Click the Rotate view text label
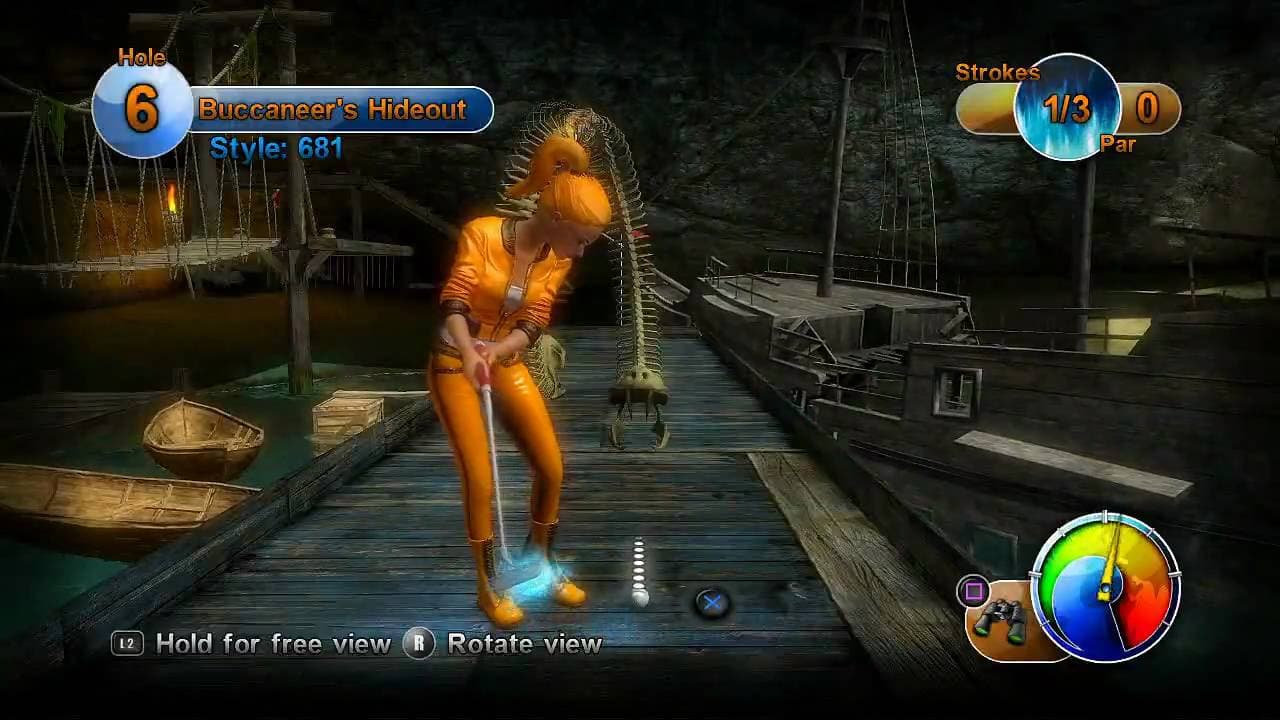 click(524, 644)
